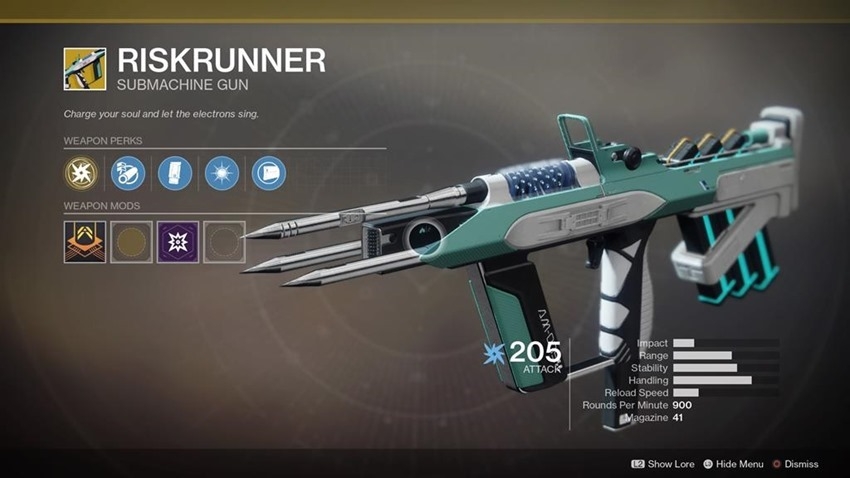Choose the magazine perk icon
The height and width of the screenshot is (478, 850).
click(x=175, y=175)
